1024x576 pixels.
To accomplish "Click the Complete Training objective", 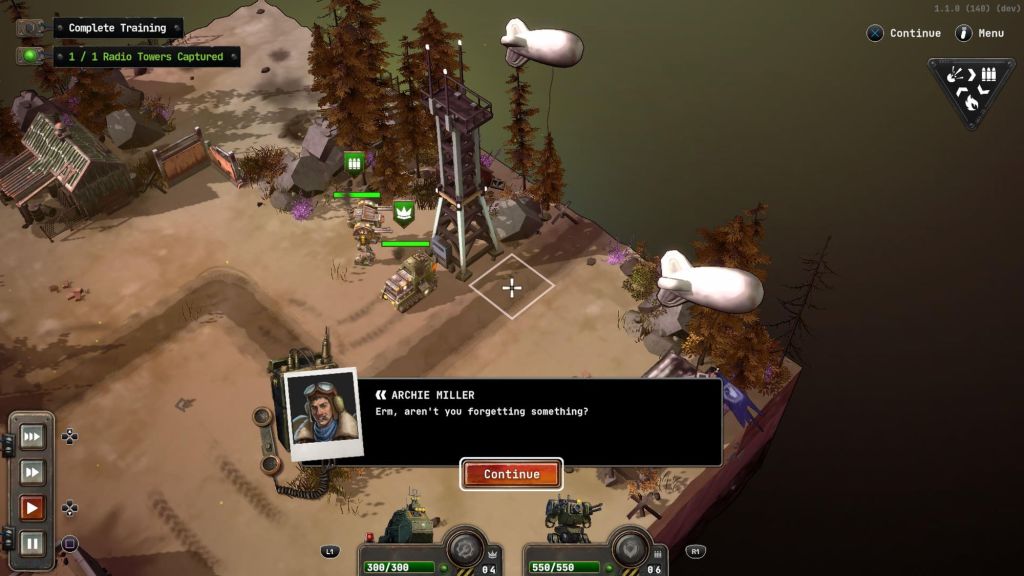I will click(117, 28).
